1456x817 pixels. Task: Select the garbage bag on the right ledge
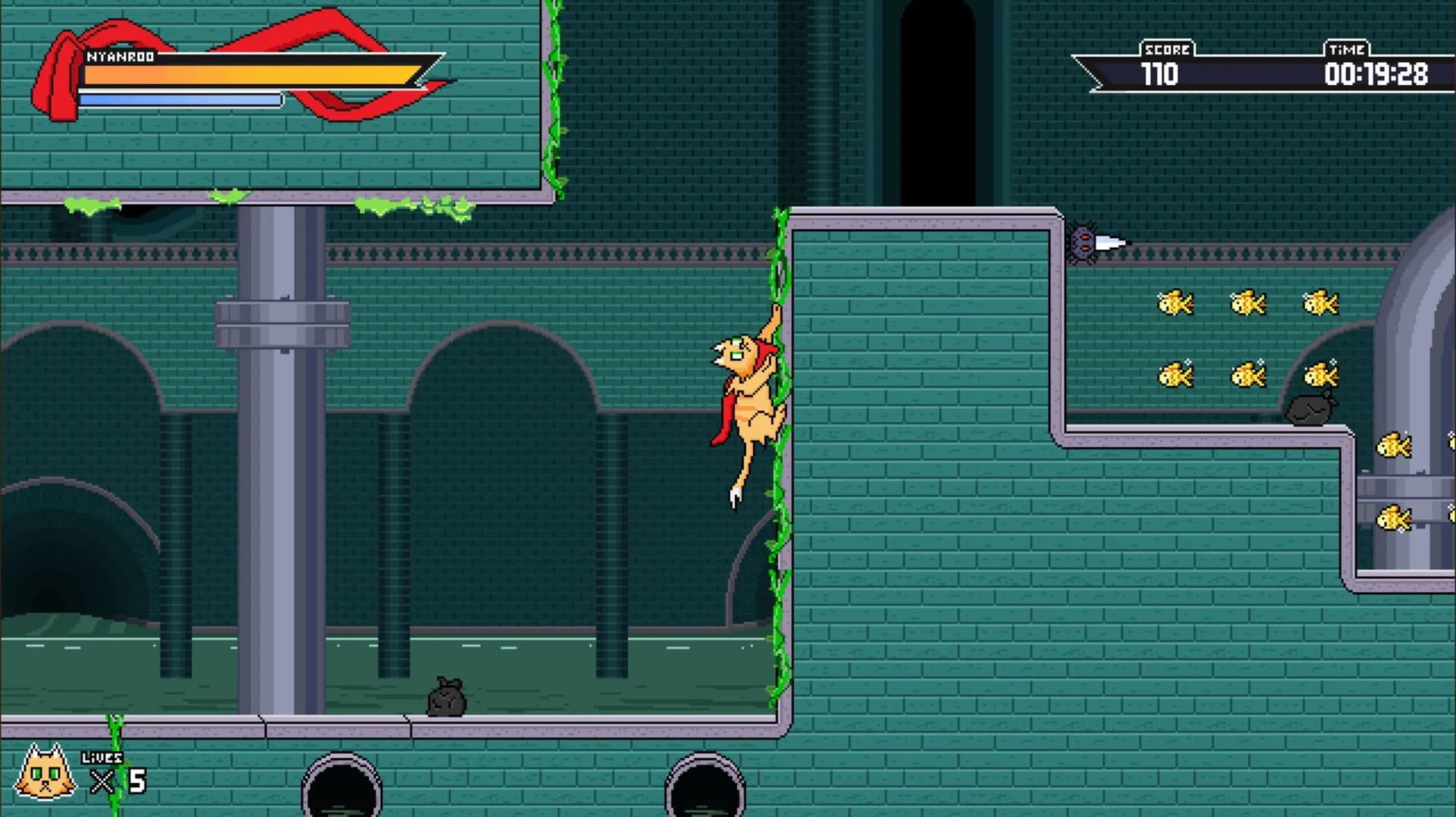click(1308, 409)
